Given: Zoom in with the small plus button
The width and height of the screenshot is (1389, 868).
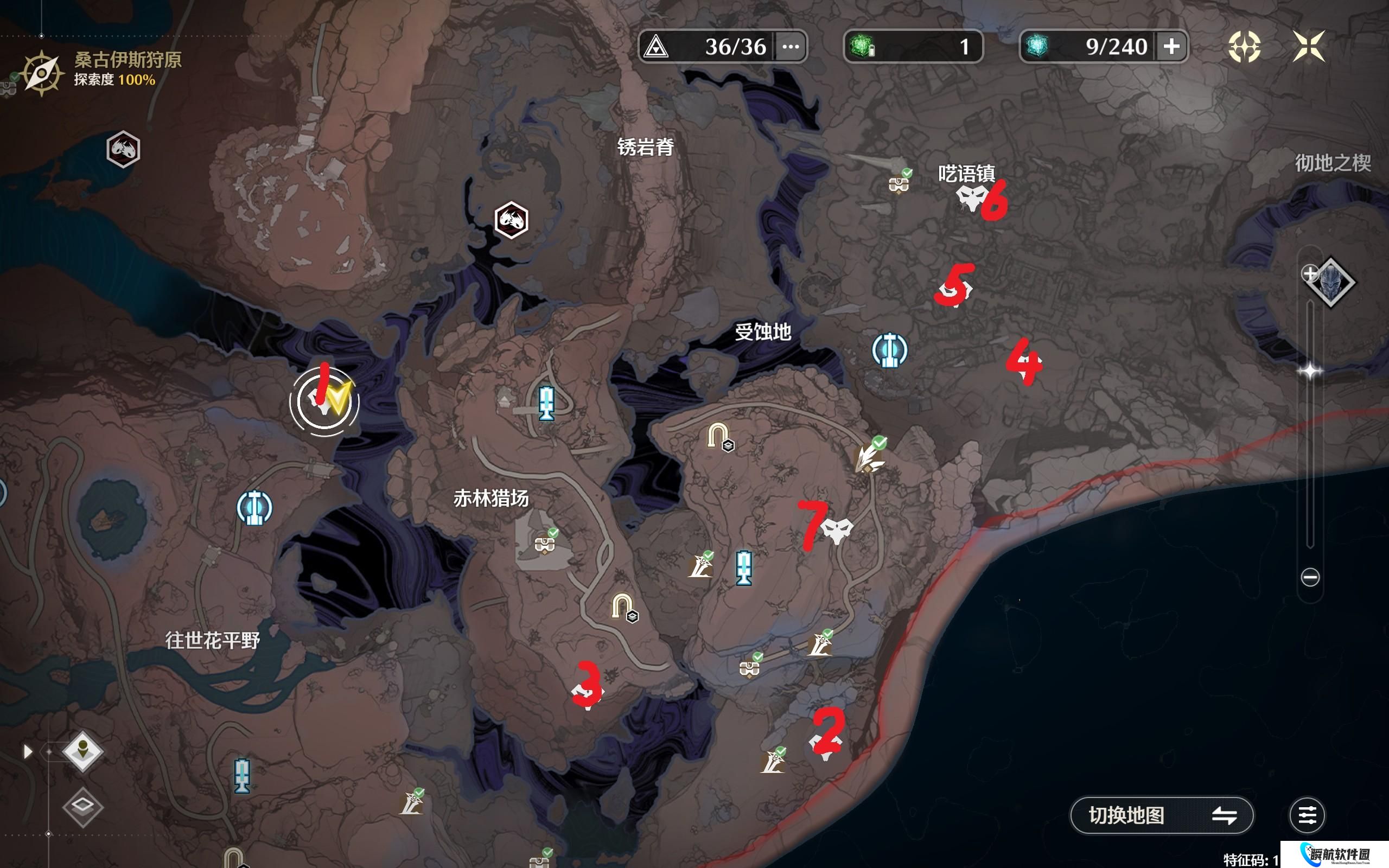Looking at the screenshot, I should [x=1309, y=273].
